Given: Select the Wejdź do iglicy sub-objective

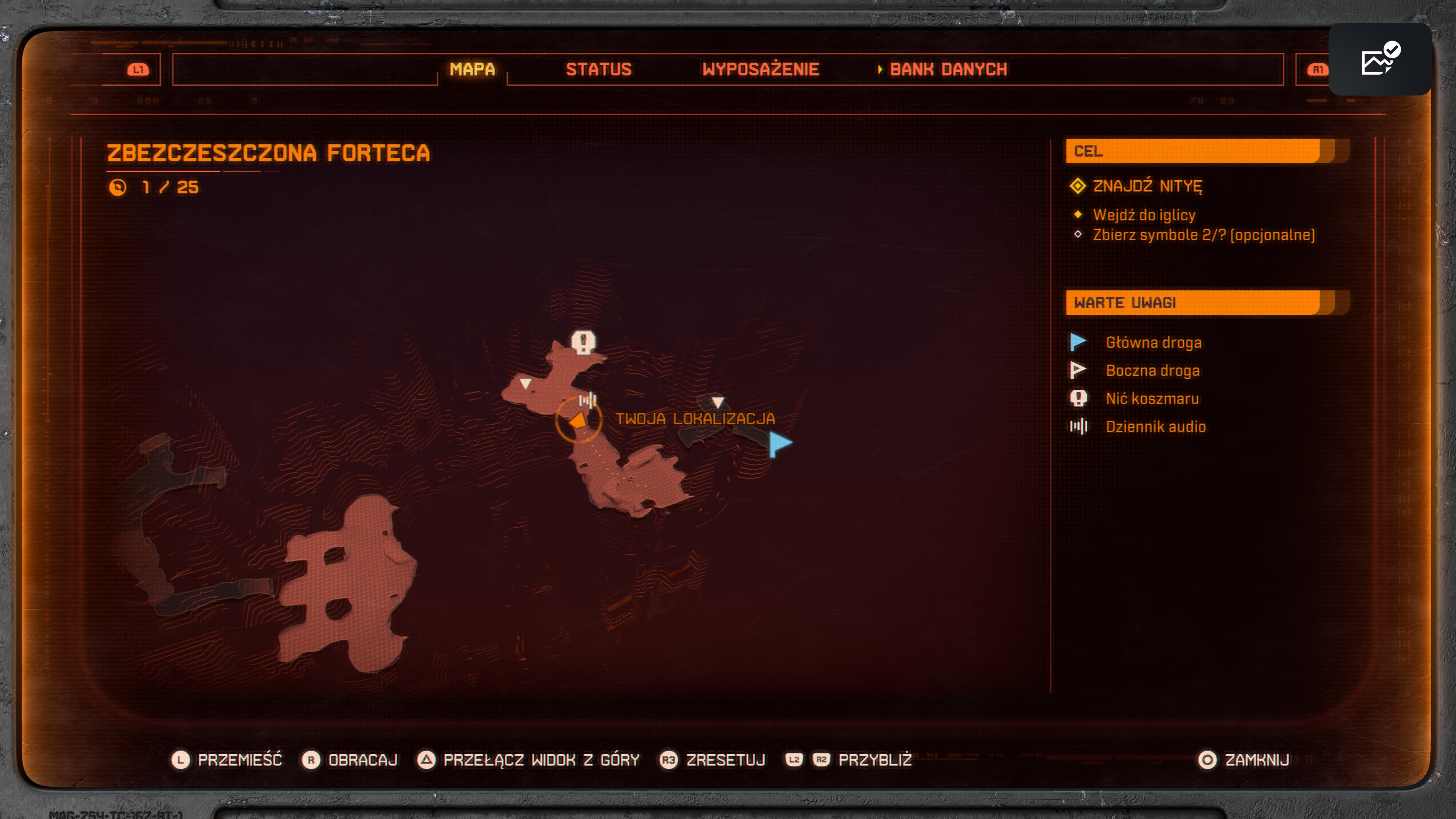Looking at the screenshot, I should [x=1144, y=215].
